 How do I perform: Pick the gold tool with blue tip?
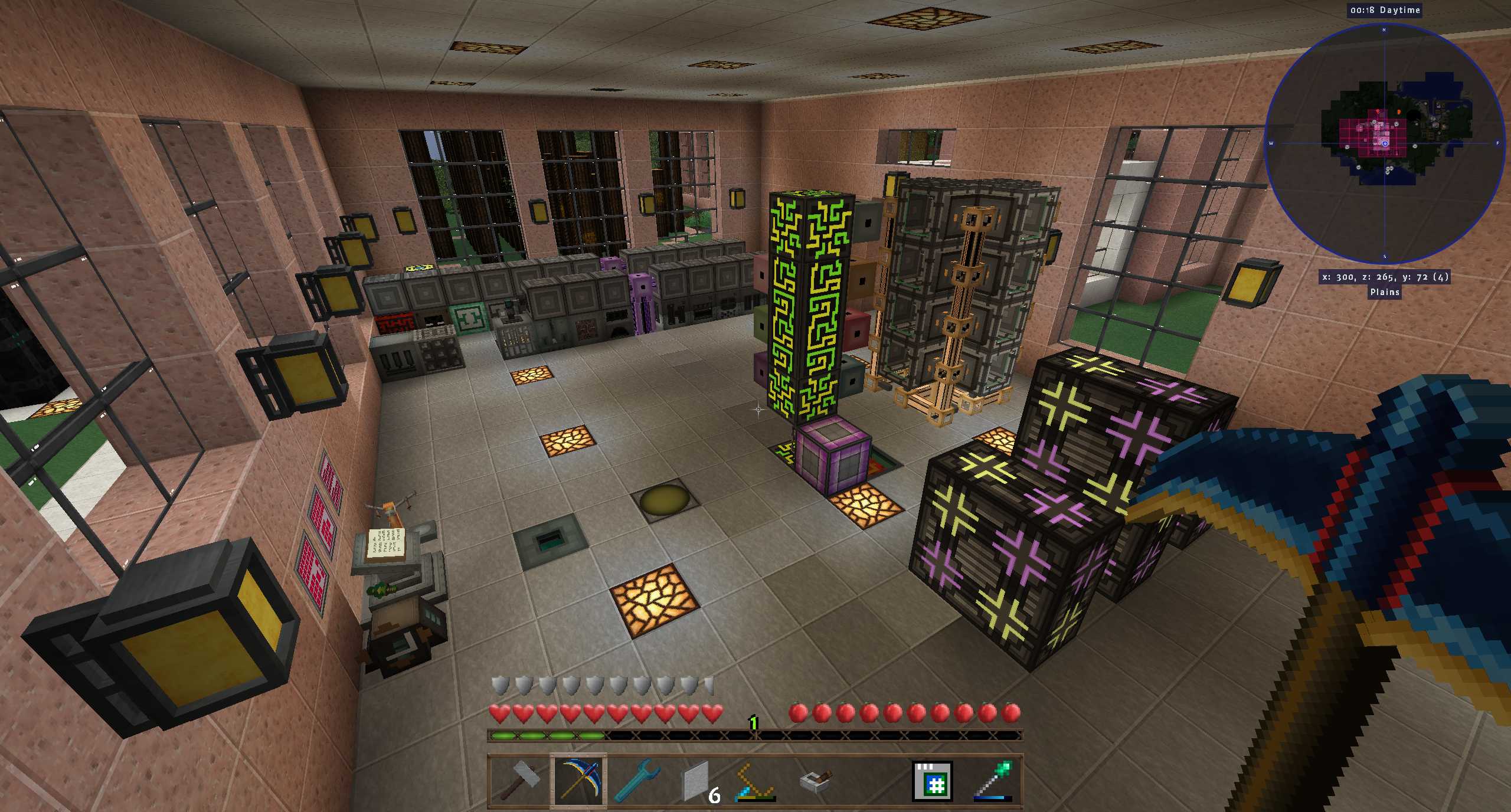pyautogui.click(x=756, y=781)
